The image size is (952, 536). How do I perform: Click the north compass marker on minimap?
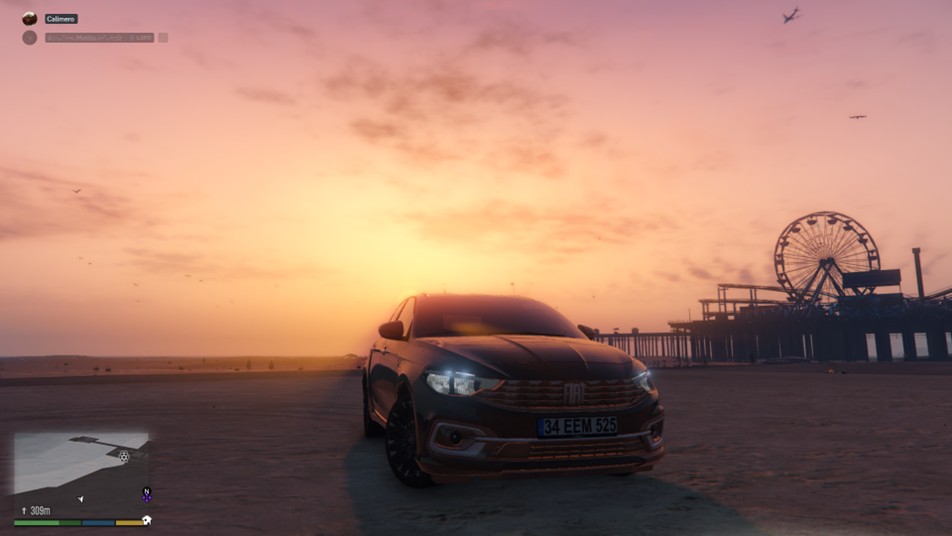[x=147, y=489]
